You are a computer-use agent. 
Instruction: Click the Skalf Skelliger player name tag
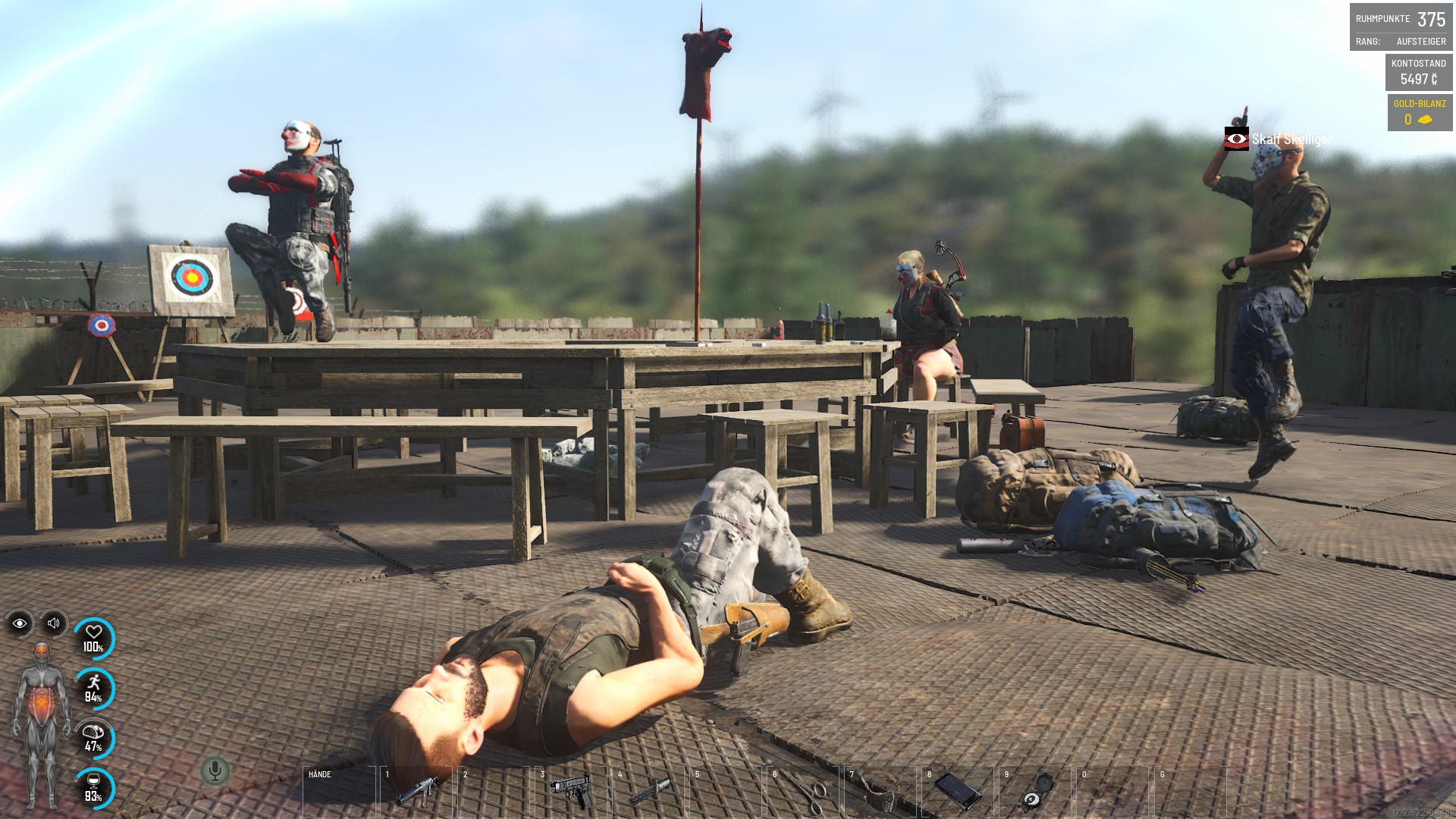click(x=1291, y=140)
